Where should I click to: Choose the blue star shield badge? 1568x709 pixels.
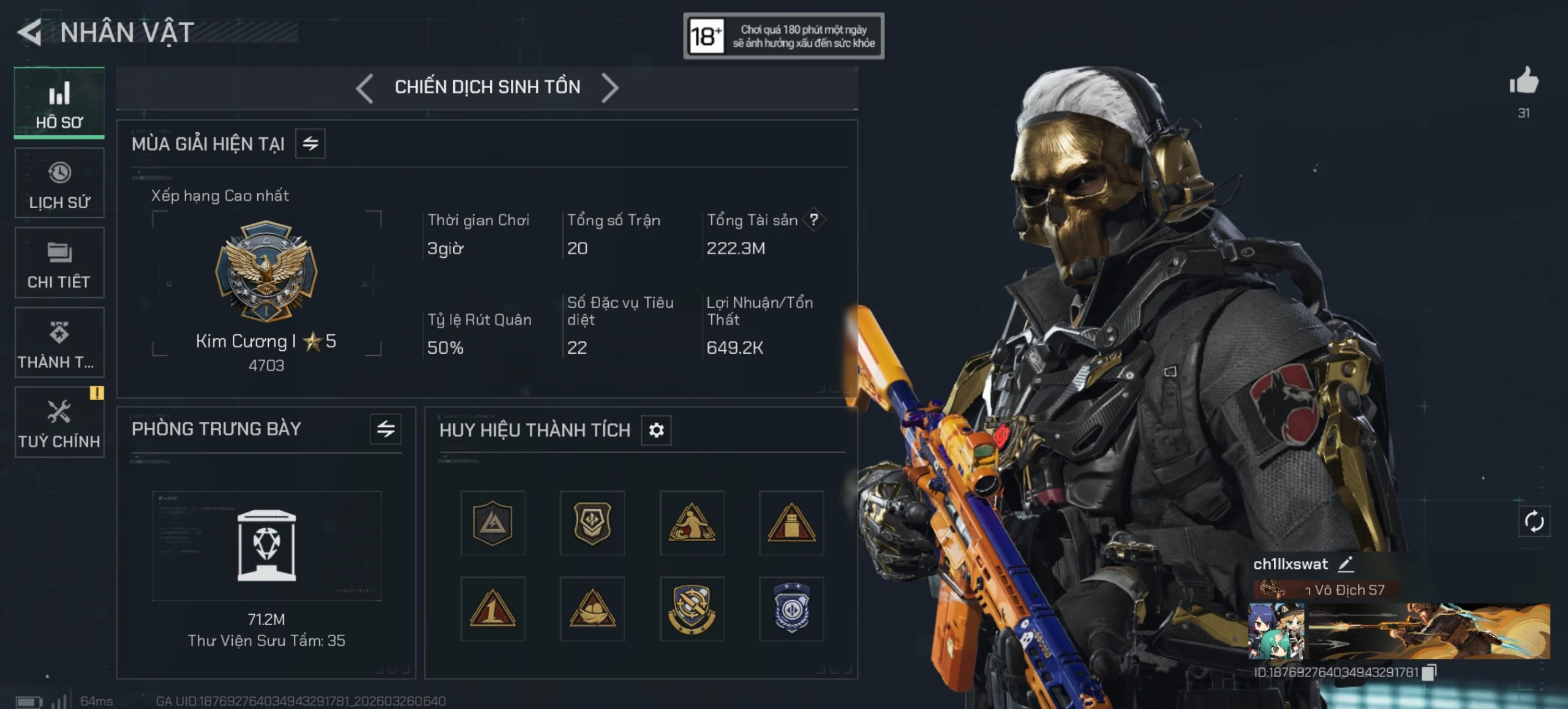pyautogui.click(x=791, y=609)
